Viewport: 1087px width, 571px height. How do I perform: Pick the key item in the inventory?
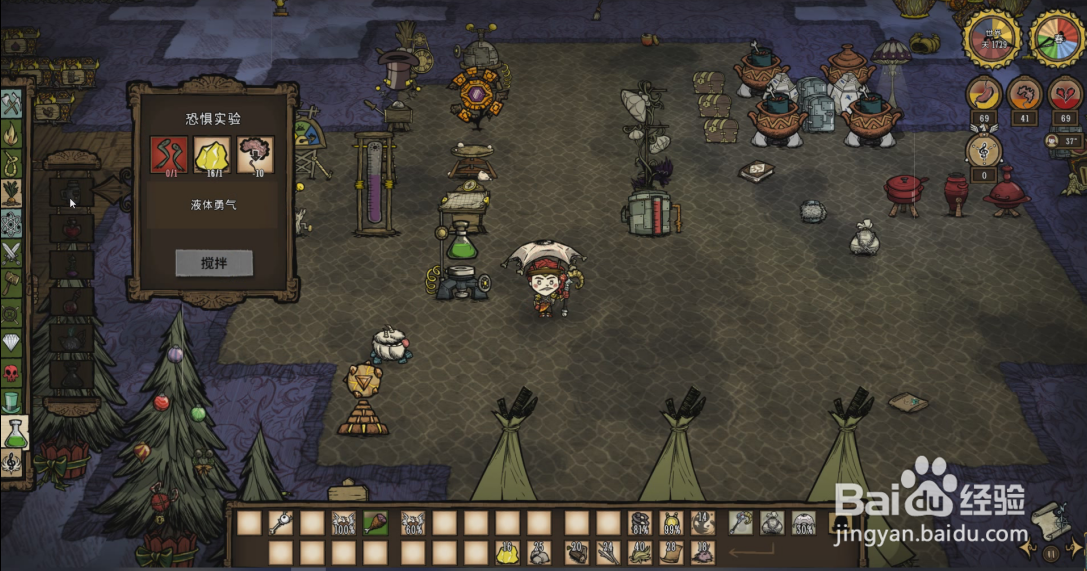pos(281,522)
